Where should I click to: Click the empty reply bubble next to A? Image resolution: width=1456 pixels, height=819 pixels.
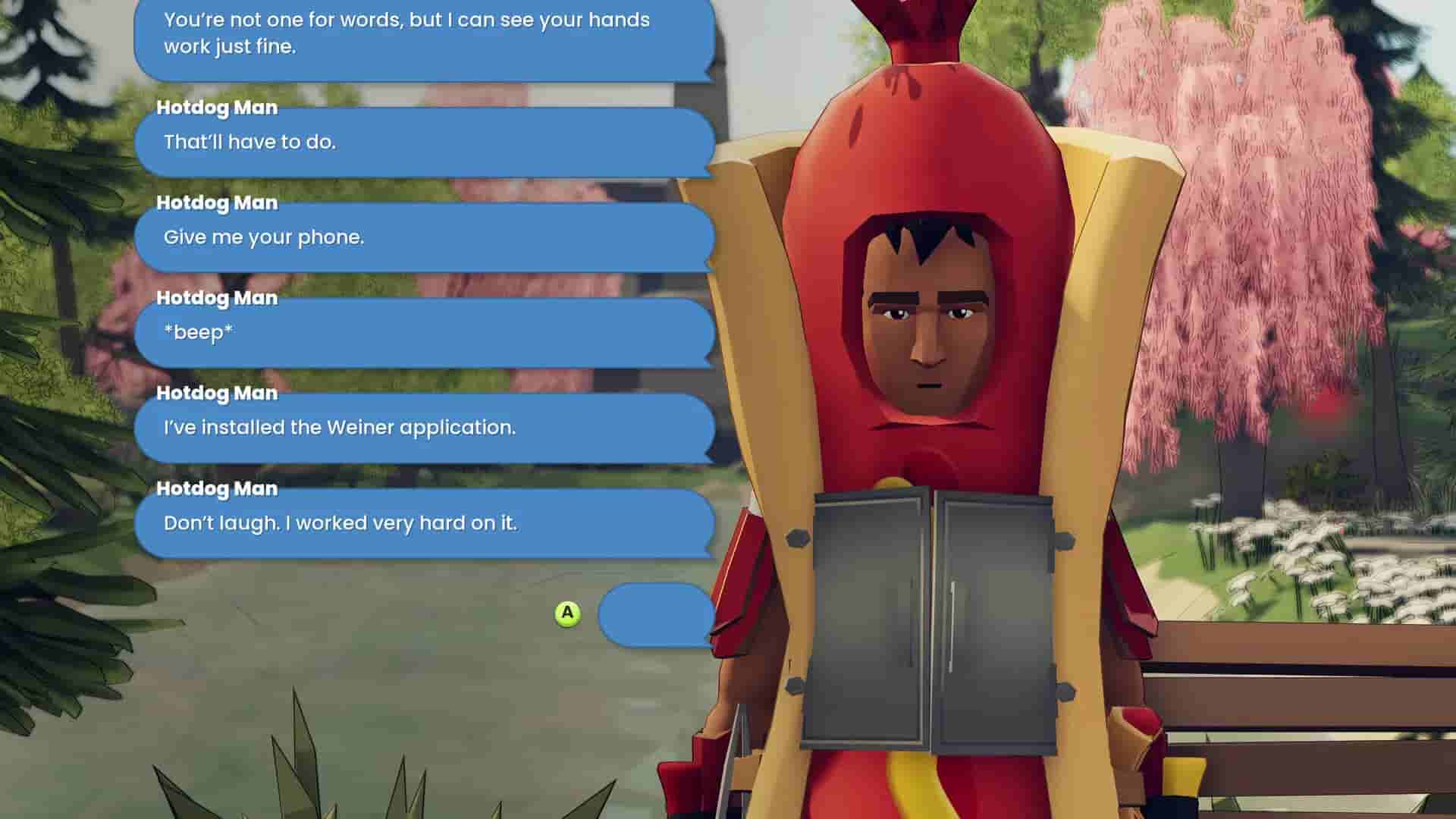(656, 616)
